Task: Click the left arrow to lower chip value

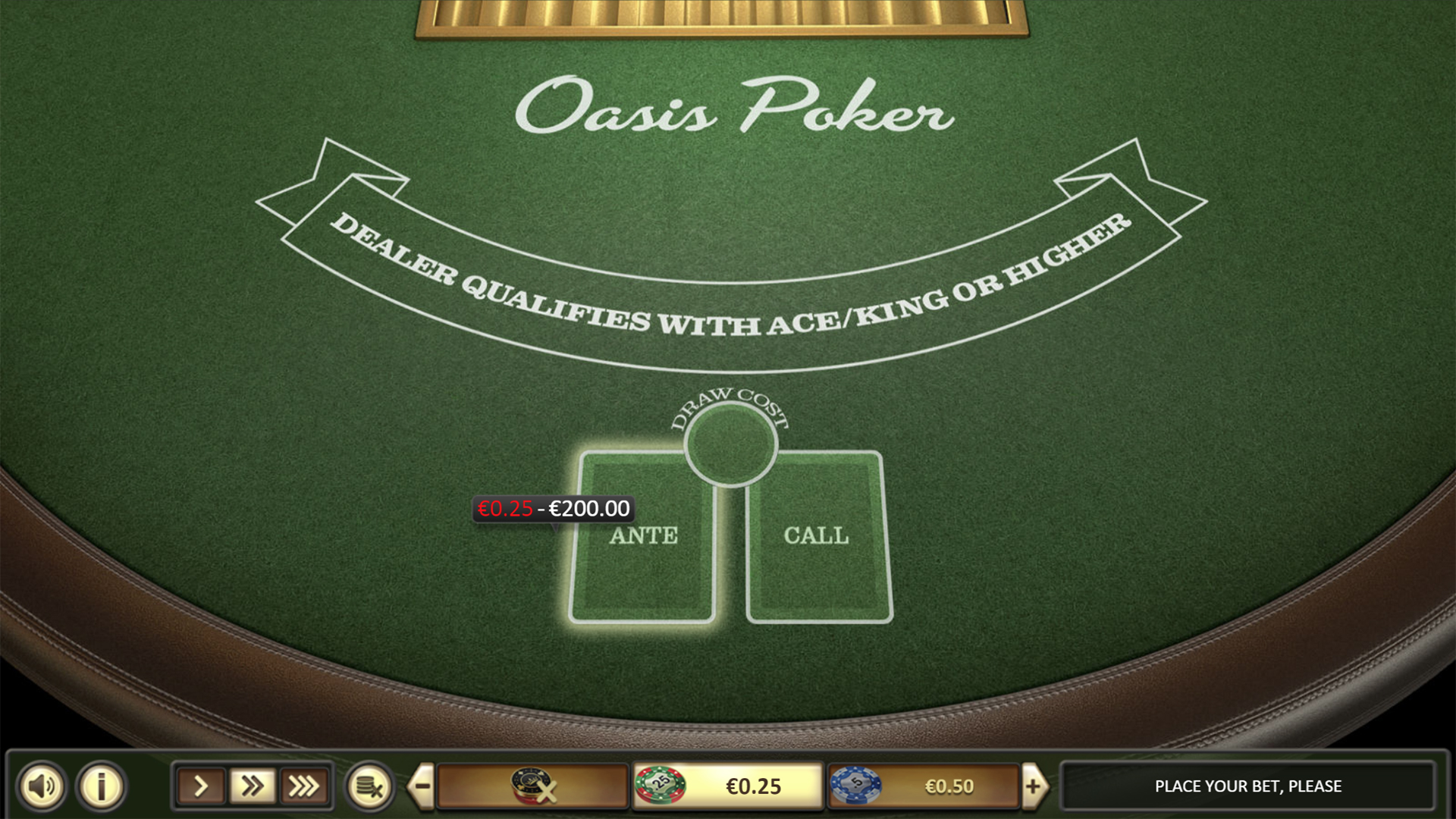Action: coord(419,786)
